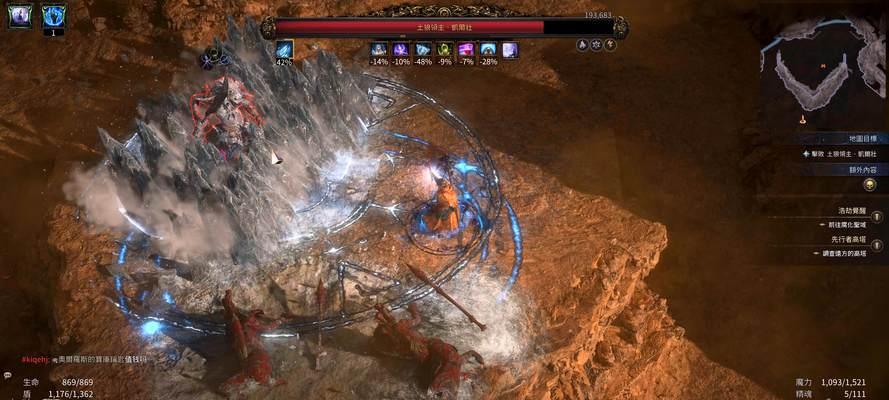Click the chat bubble icon

point(7,376)
